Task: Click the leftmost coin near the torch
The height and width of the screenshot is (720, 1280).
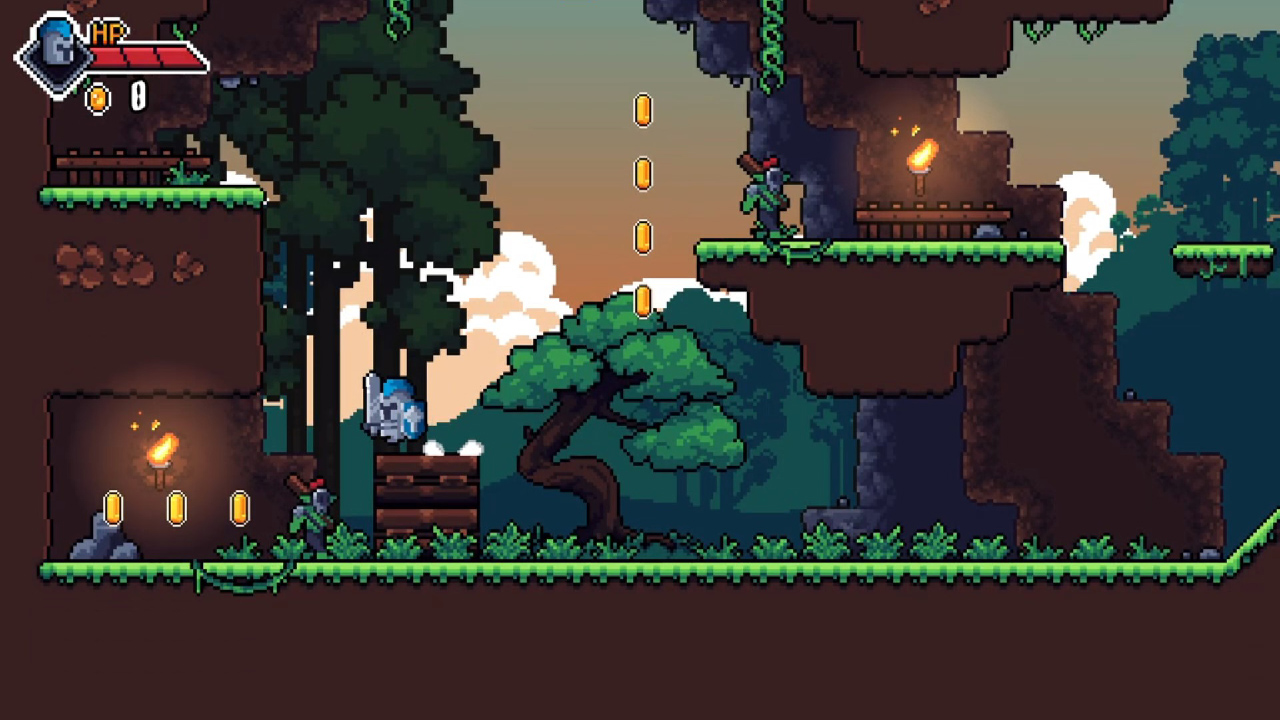Action: [x=112, y=508]
